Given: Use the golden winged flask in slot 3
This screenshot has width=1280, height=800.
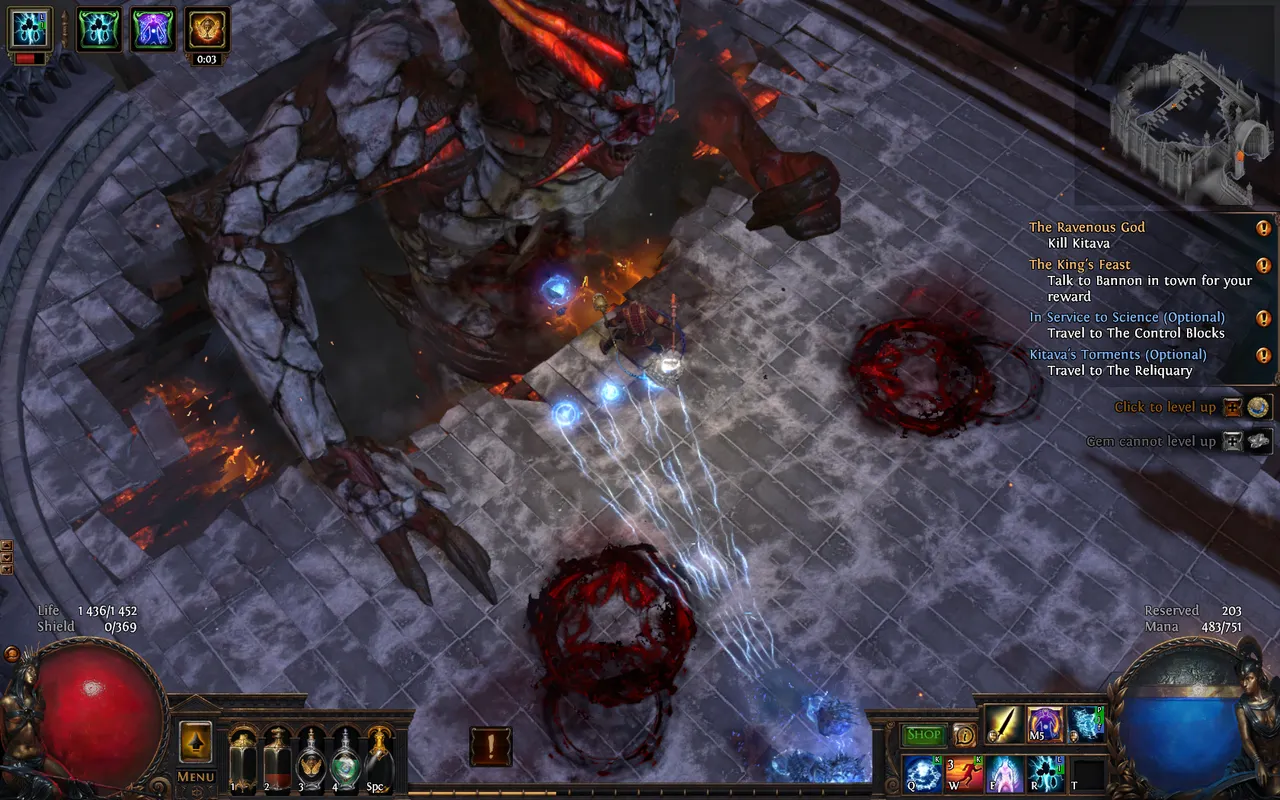Looking at the screenshot, I should click(311, 760).
